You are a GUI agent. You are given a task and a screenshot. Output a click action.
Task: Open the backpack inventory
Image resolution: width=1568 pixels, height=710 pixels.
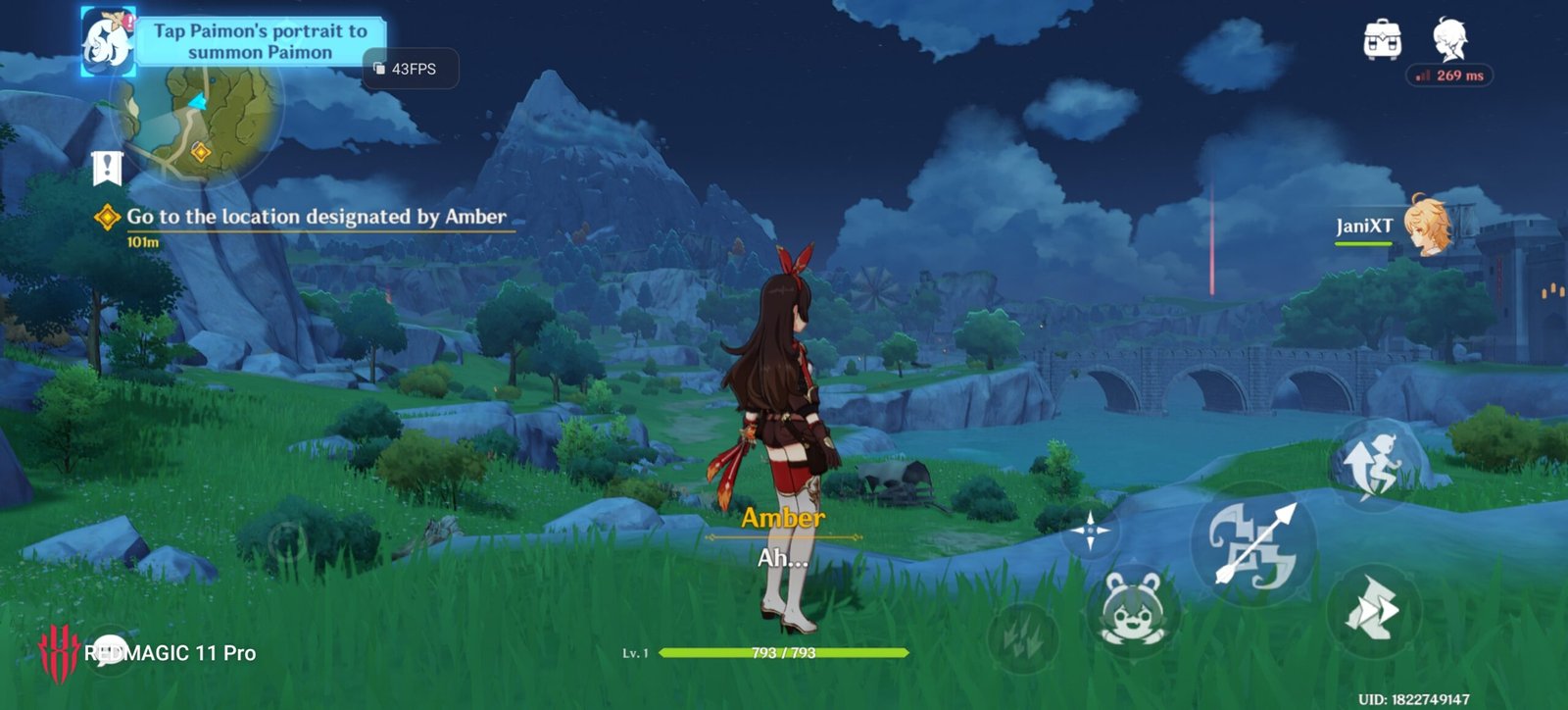click(1382, 41)
